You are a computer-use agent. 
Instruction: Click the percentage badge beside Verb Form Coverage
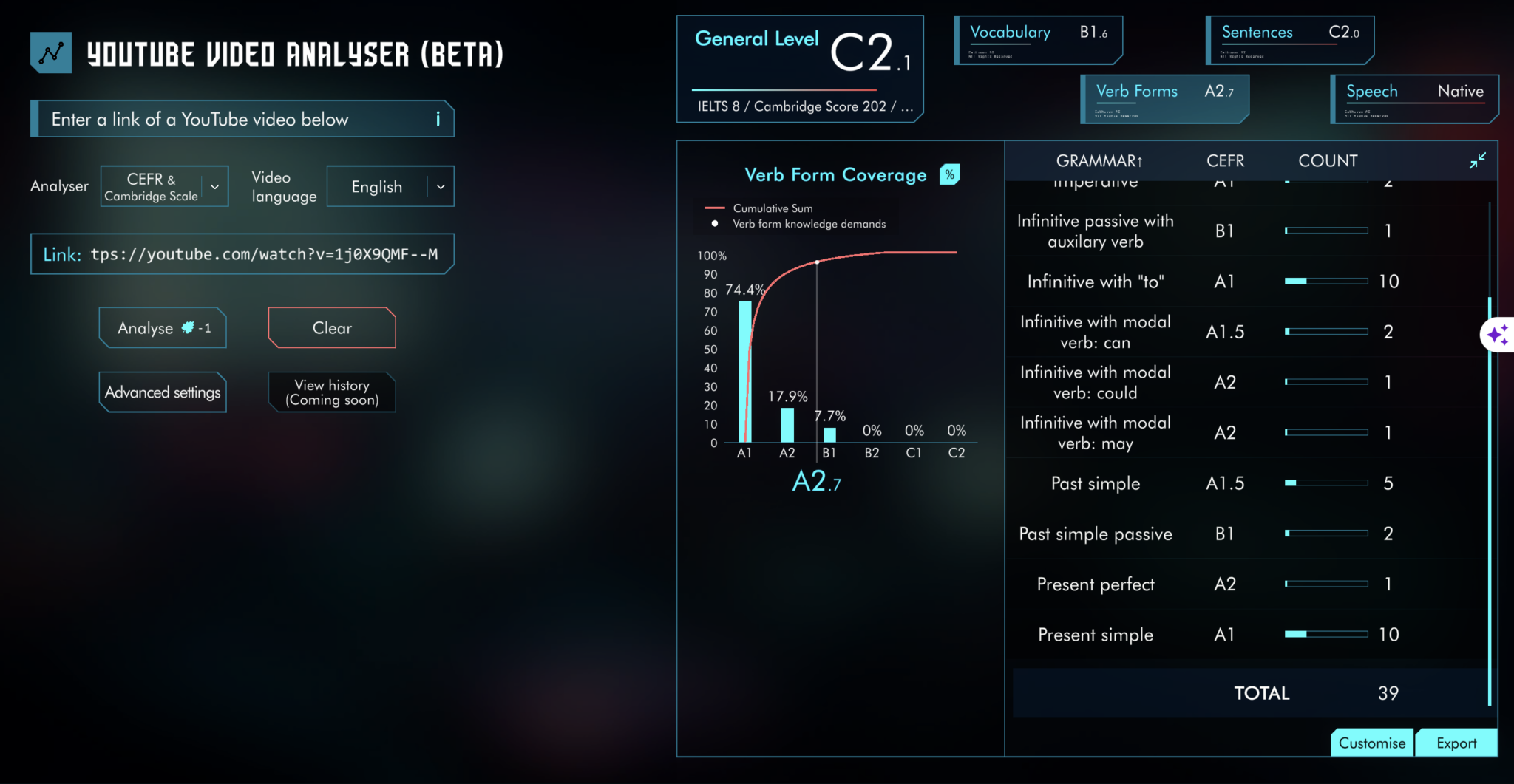(951, 174)
